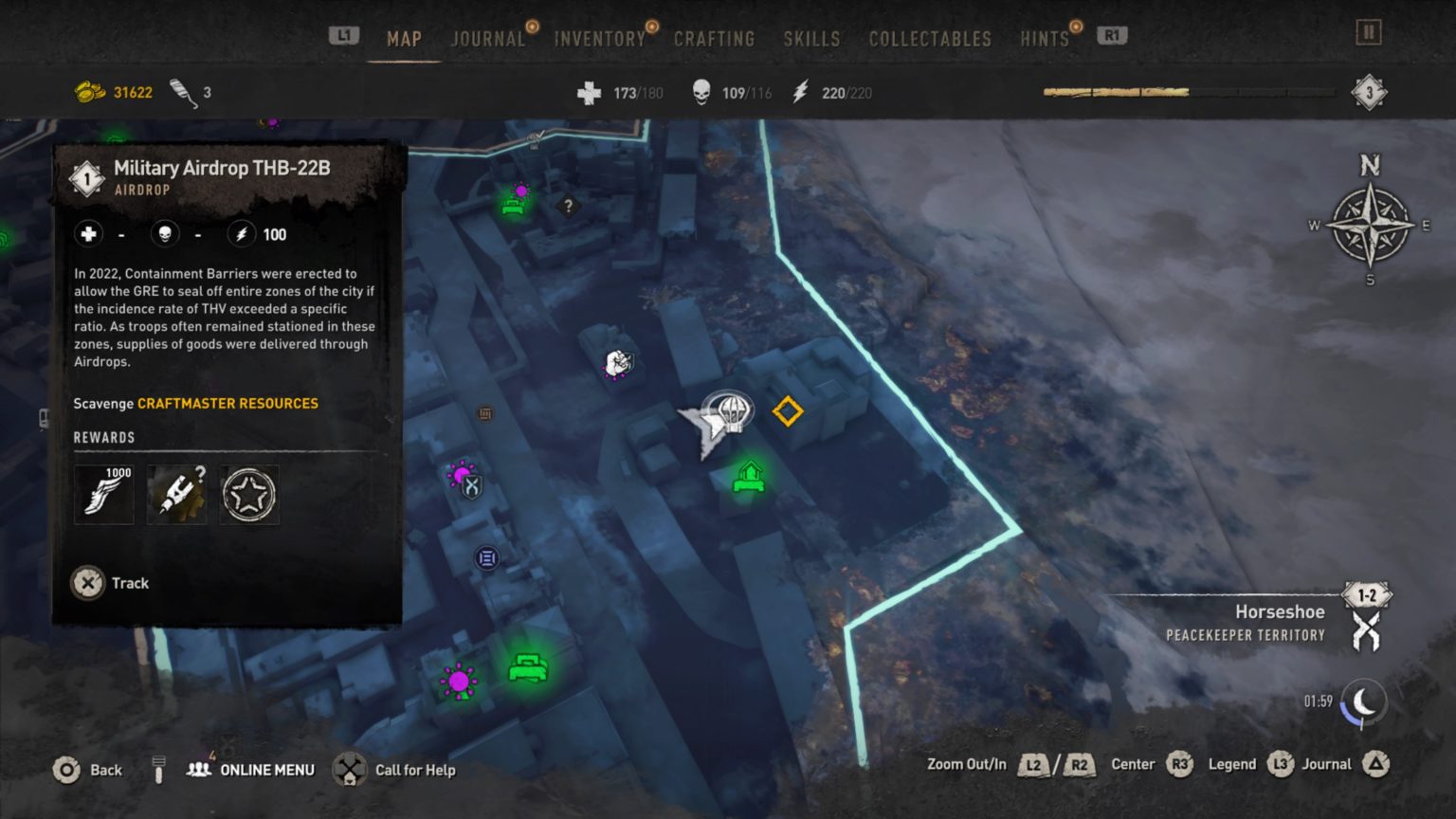Switch to the INVENTORY tab
This screenshot has height=819, width=1456.
click(599, 39)
